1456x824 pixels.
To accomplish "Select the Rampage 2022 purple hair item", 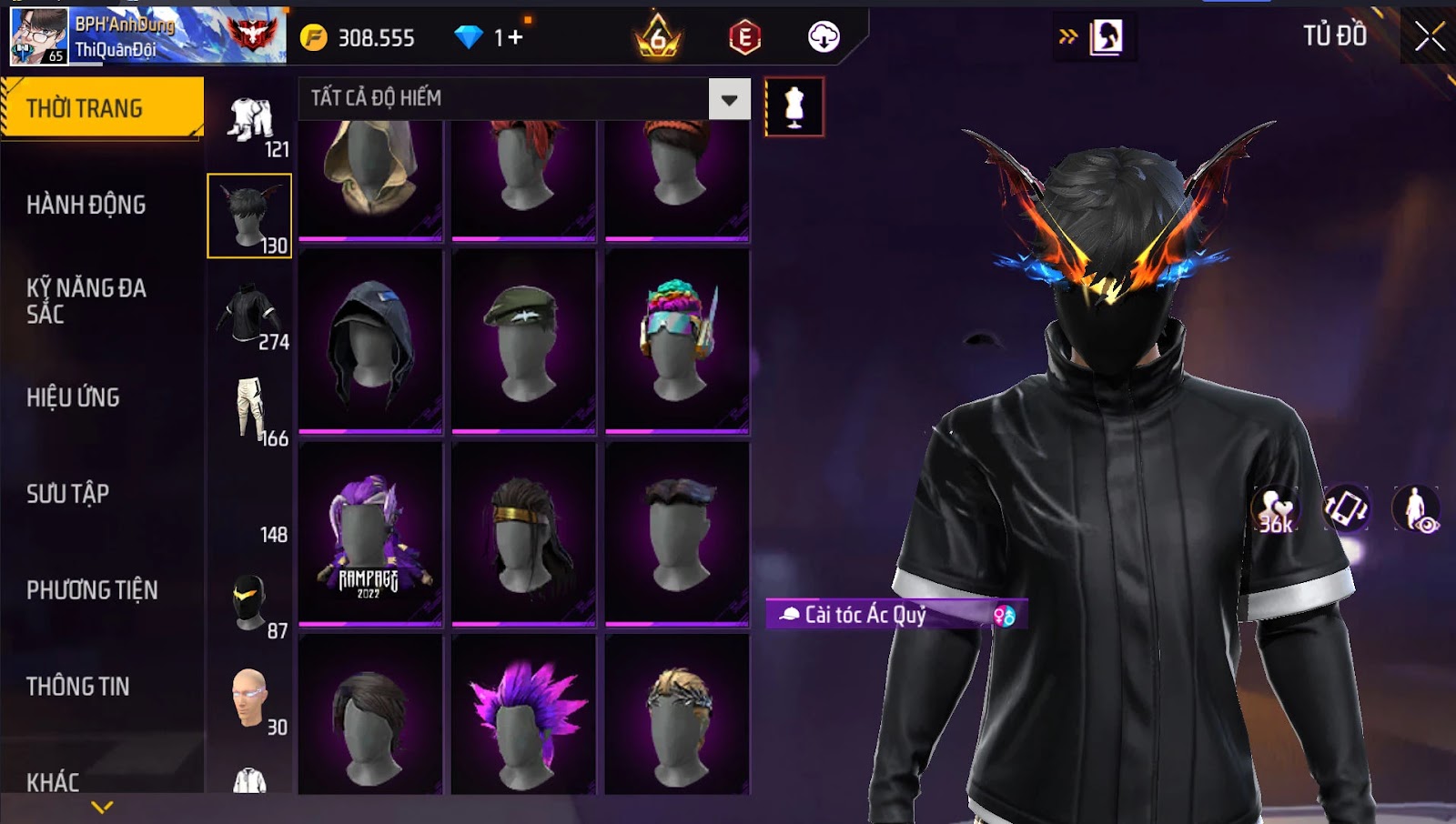I will click(370, 534).
